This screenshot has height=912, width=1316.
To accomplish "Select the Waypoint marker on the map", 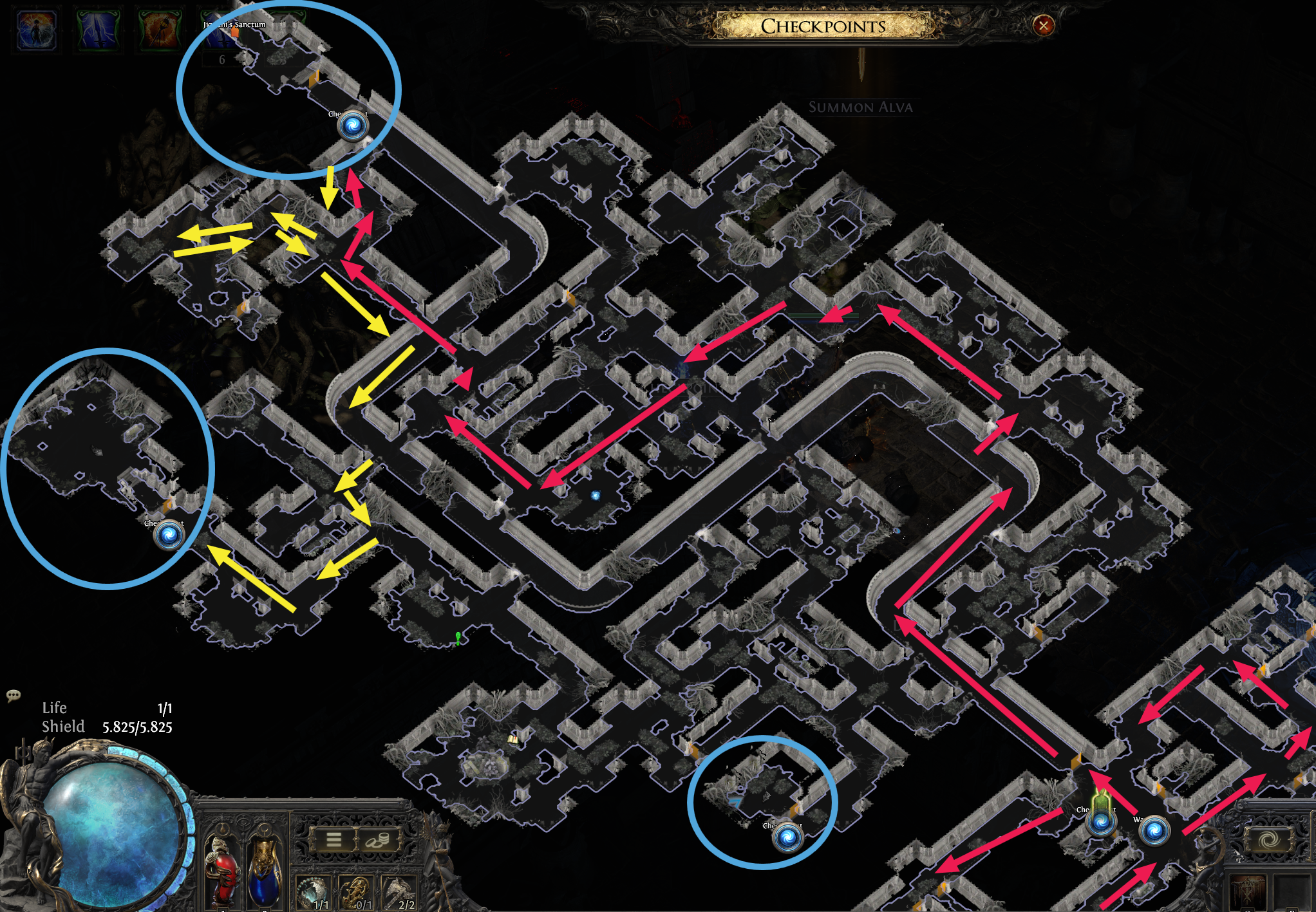I will [x=1154, y=830].
